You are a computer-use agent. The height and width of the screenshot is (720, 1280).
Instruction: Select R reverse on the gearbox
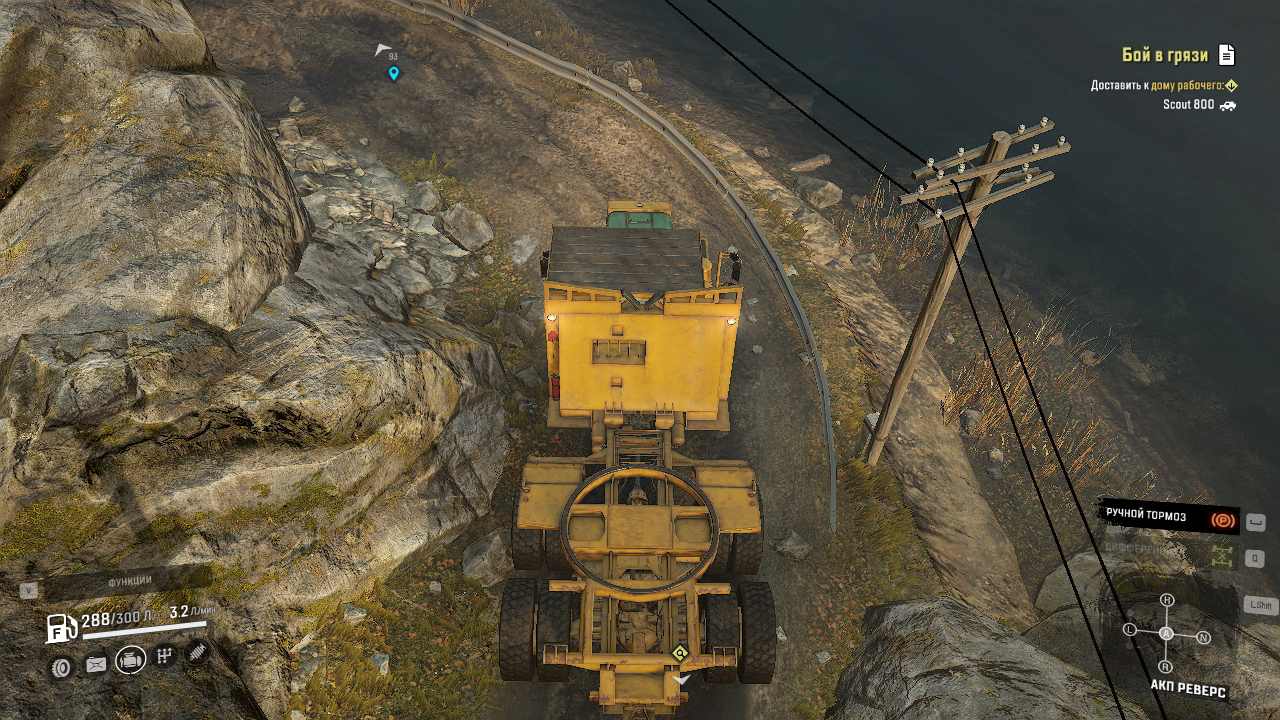(x=1165, y=666)
